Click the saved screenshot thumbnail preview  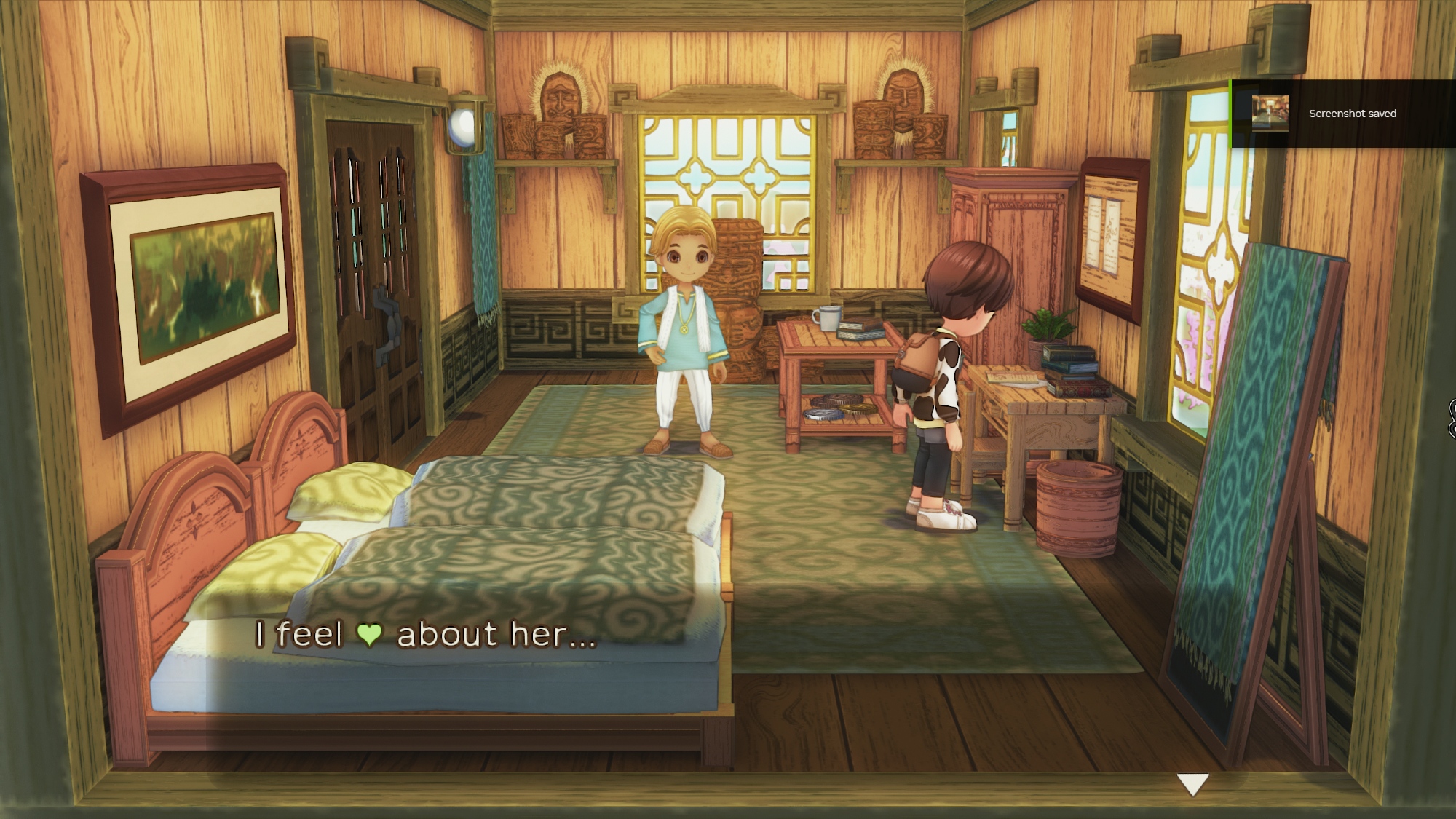1270,114
